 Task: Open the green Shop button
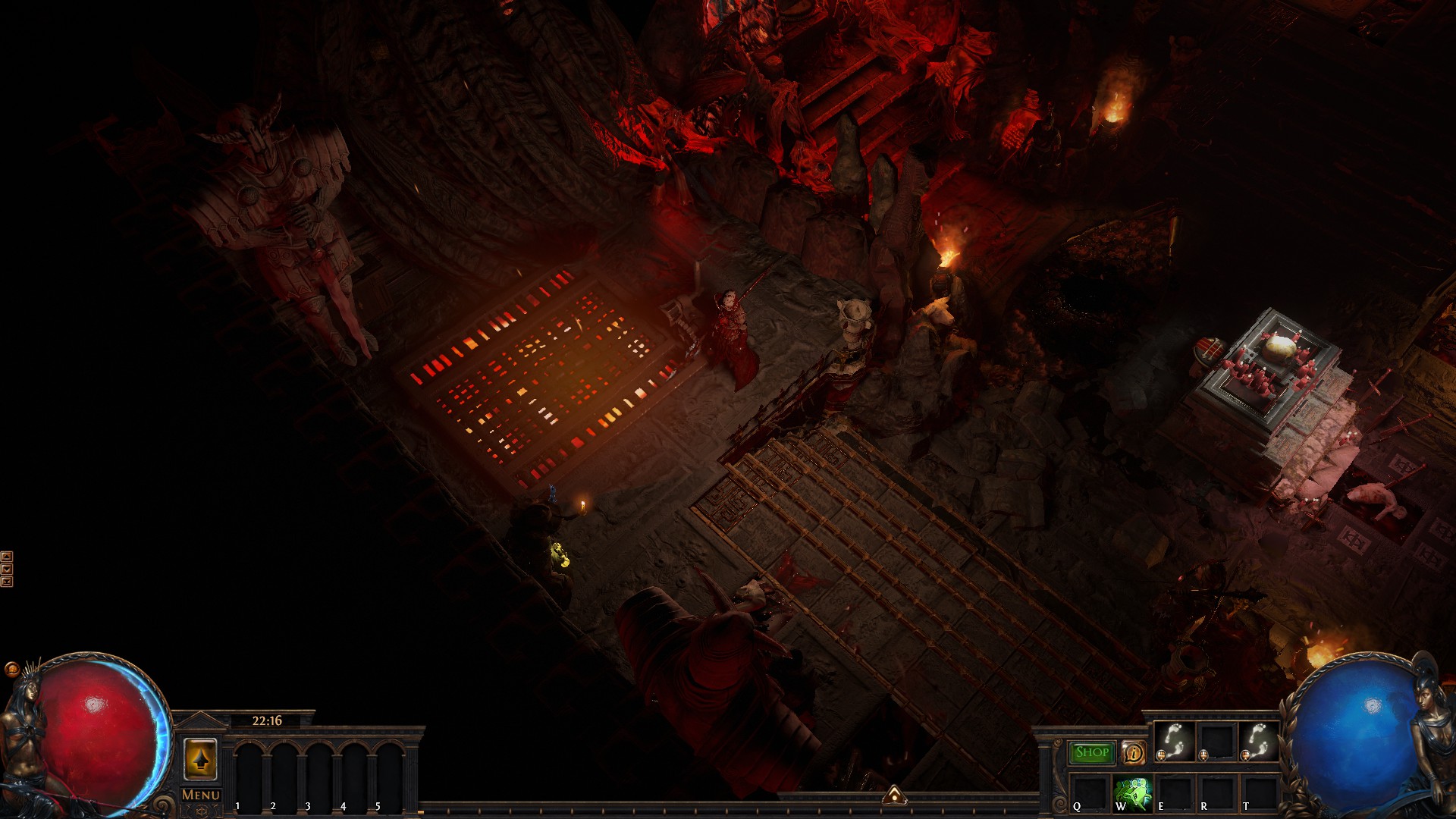(1090, 752)
